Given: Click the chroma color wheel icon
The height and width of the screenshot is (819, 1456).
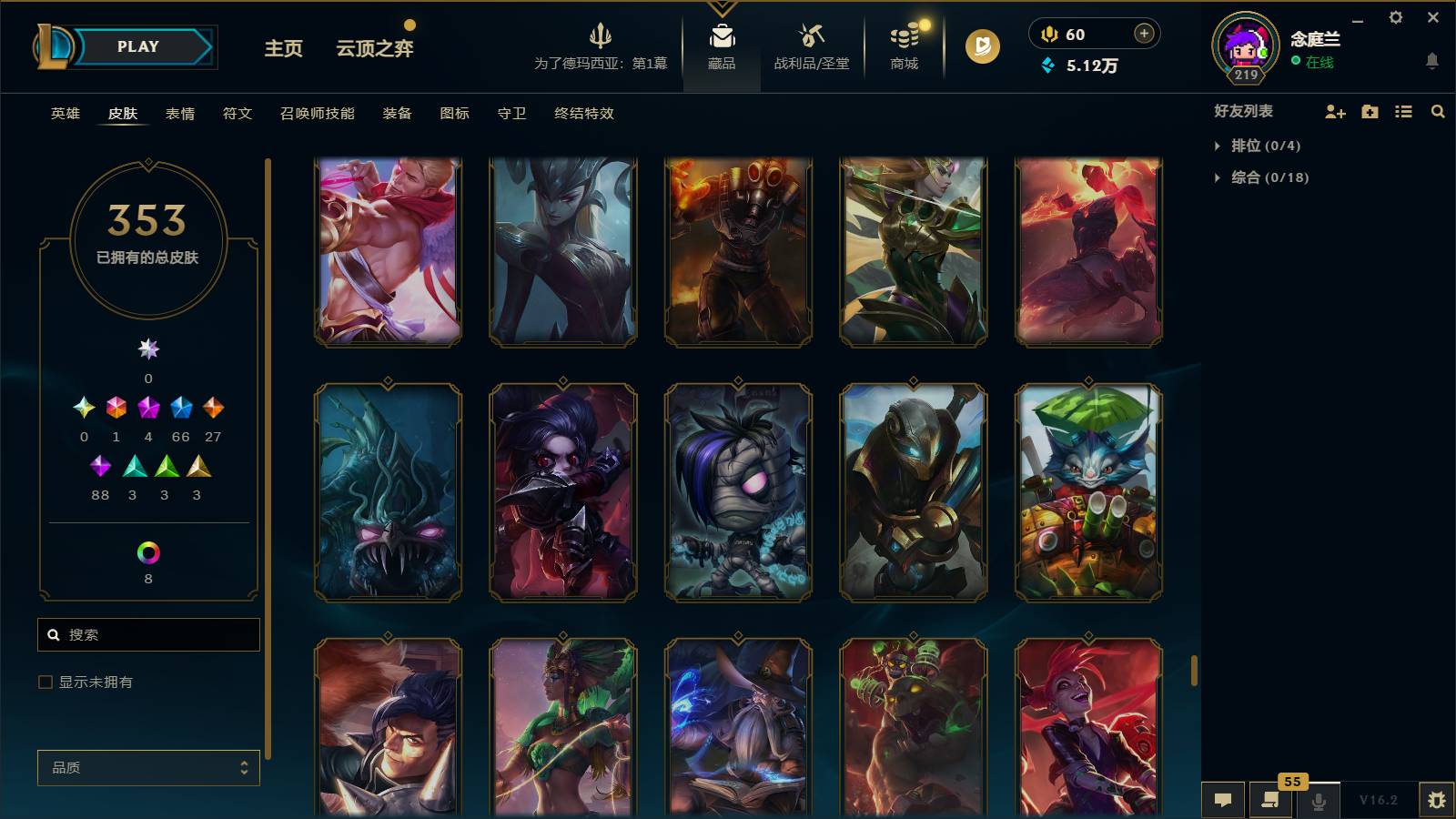Looking at the screenshot, I should pyautogui.click(x=148, y=551).
